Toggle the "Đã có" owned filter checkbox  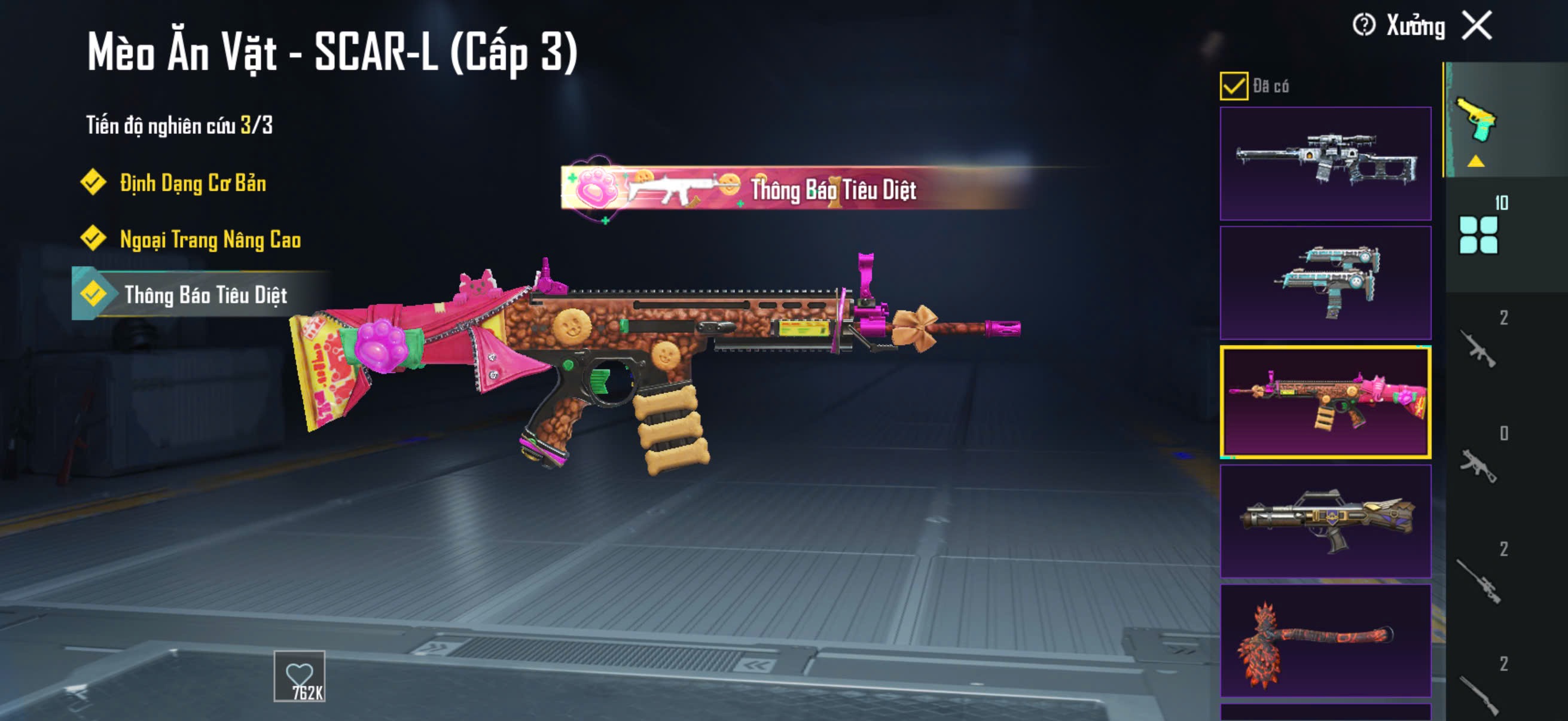point(1233,85)
